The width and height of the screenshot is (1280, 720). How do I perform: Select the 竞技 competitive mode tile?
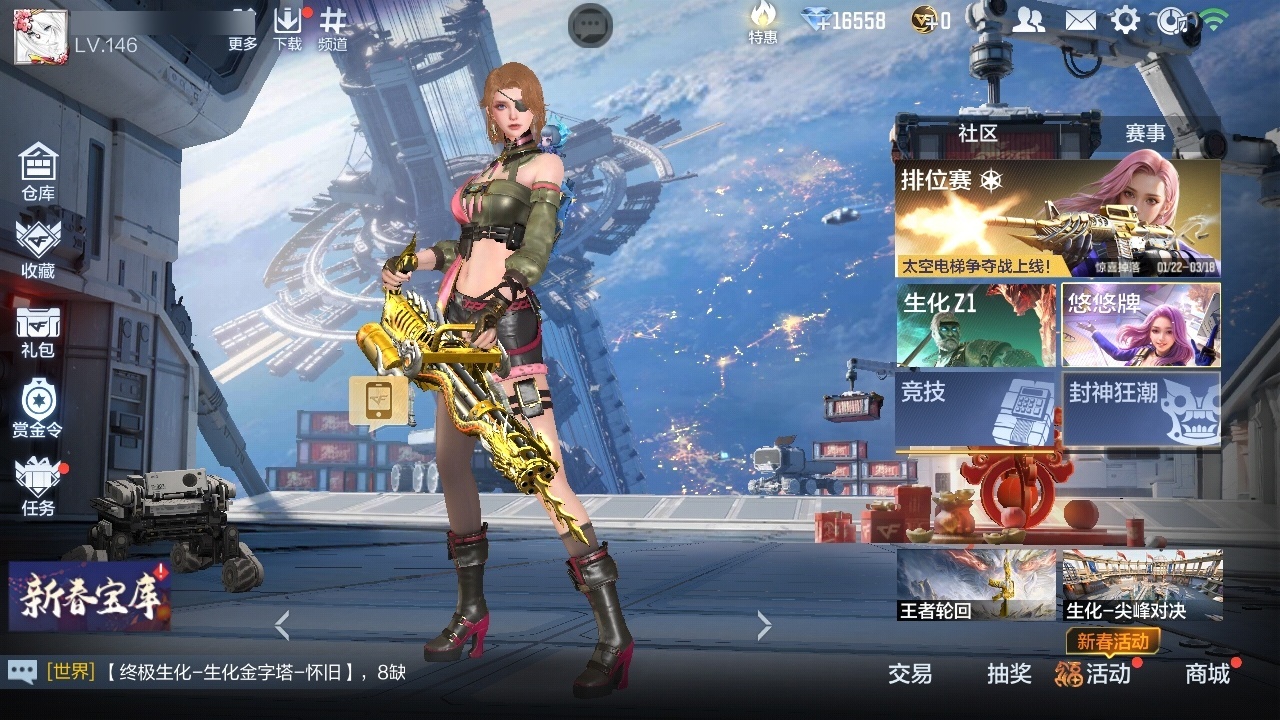(x=975, y=410)
